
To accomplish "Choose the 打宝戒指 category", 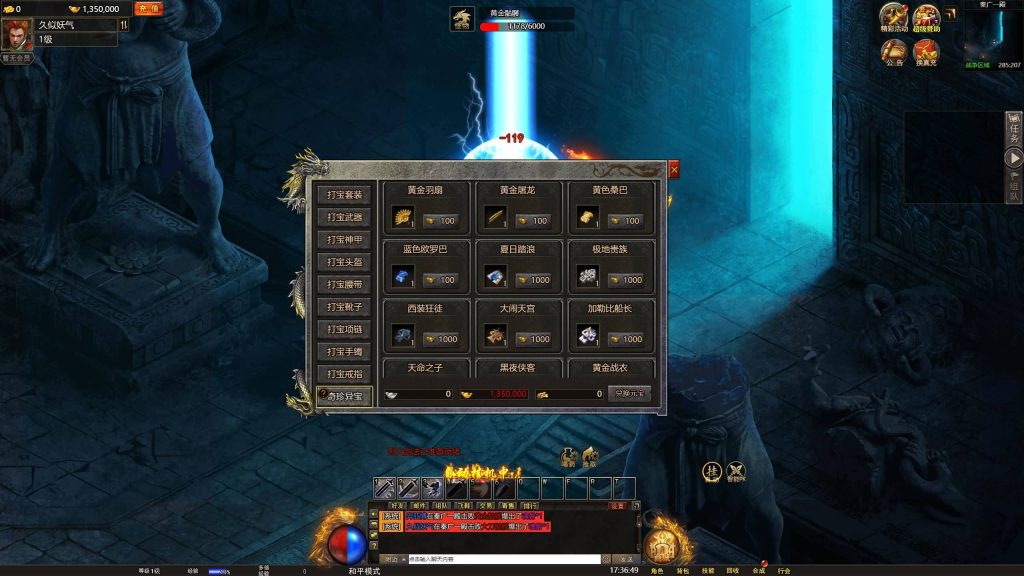I will [345, 374].
